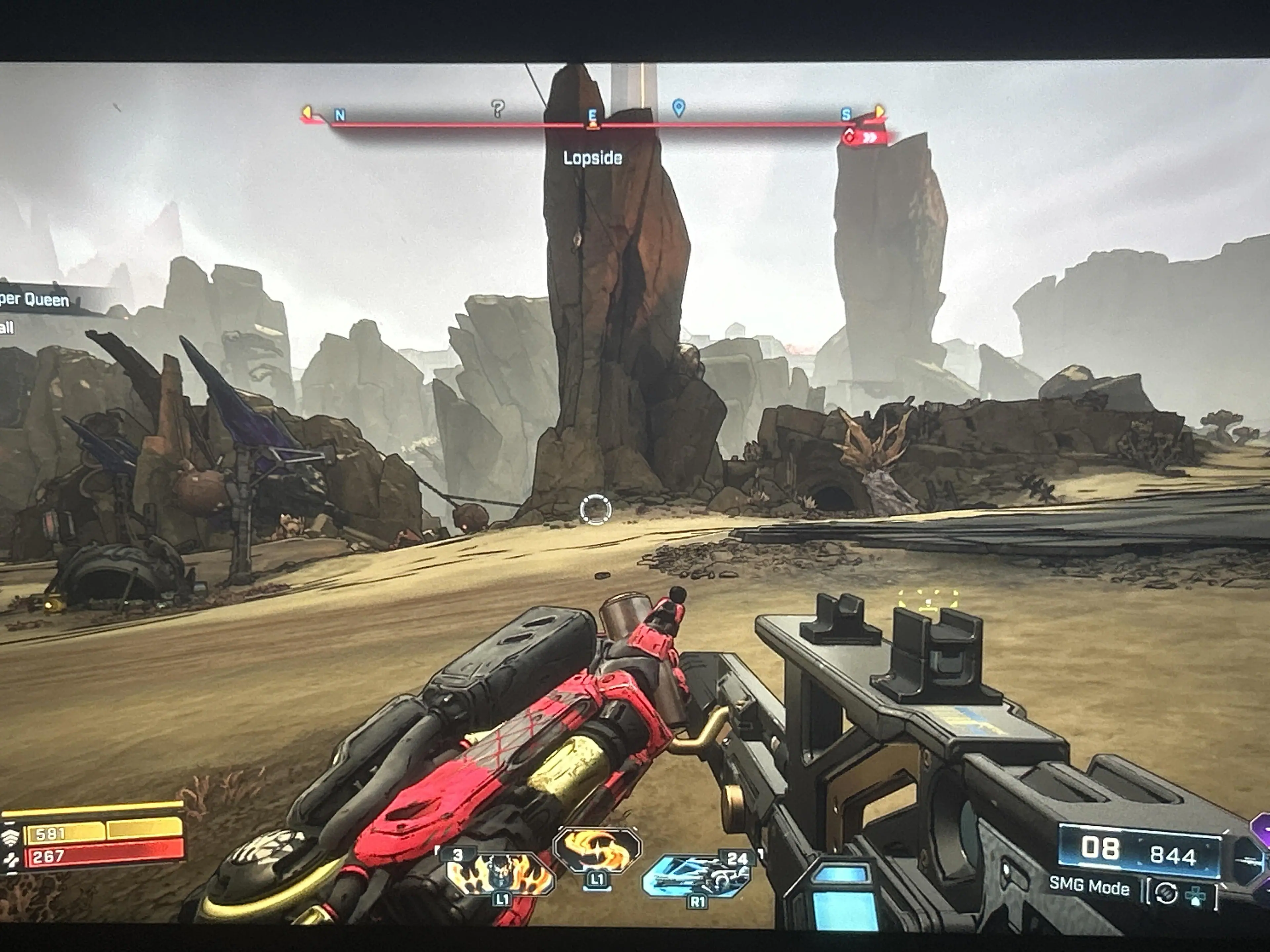Image resolution: width=1270 pixels, height=952 pixels.
Task: Click the blue location pin on compass
Action: tap(678, 107)
